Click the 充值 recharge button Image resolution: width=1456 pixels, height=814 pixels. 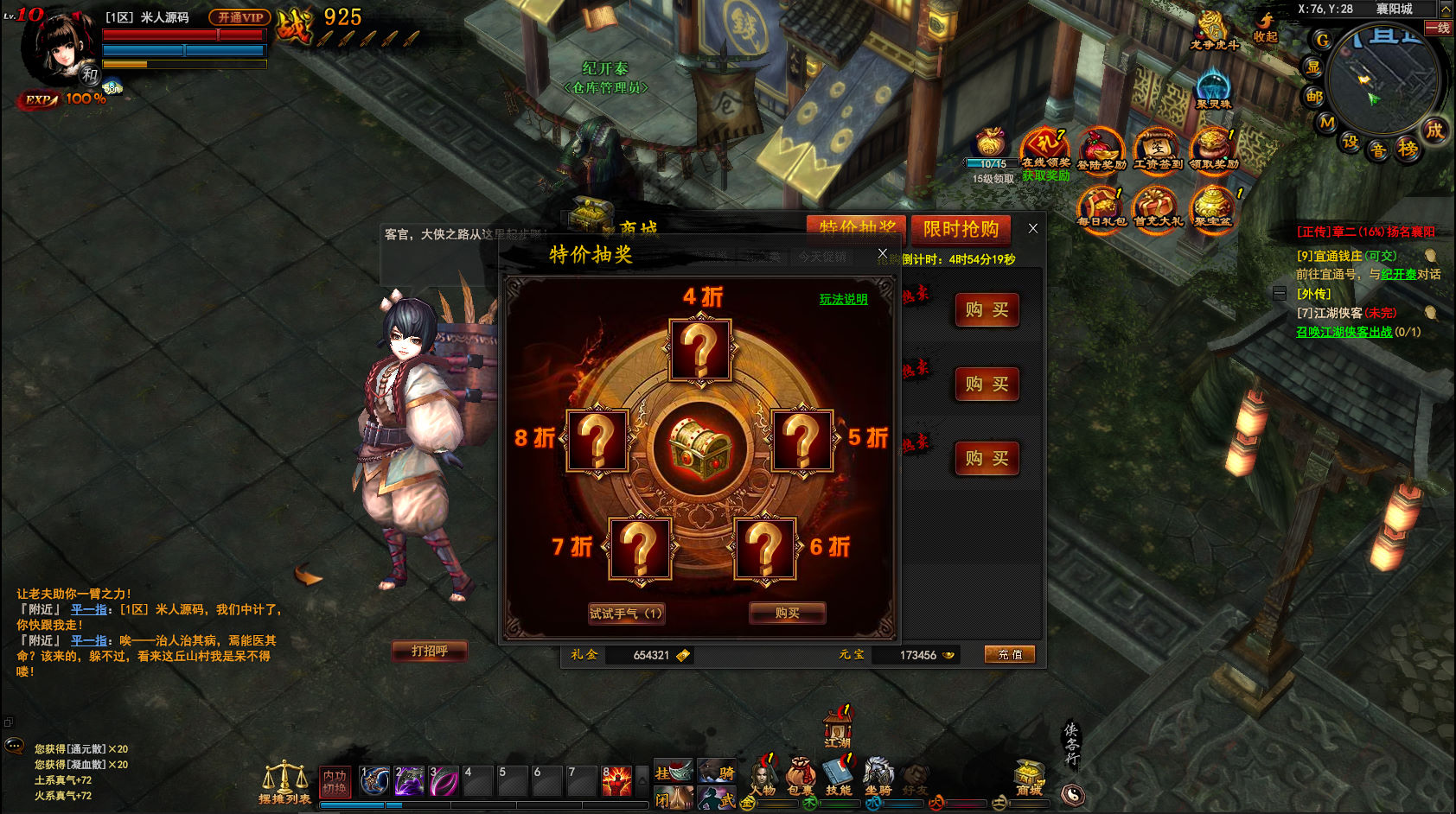(x=1009, y=655)
